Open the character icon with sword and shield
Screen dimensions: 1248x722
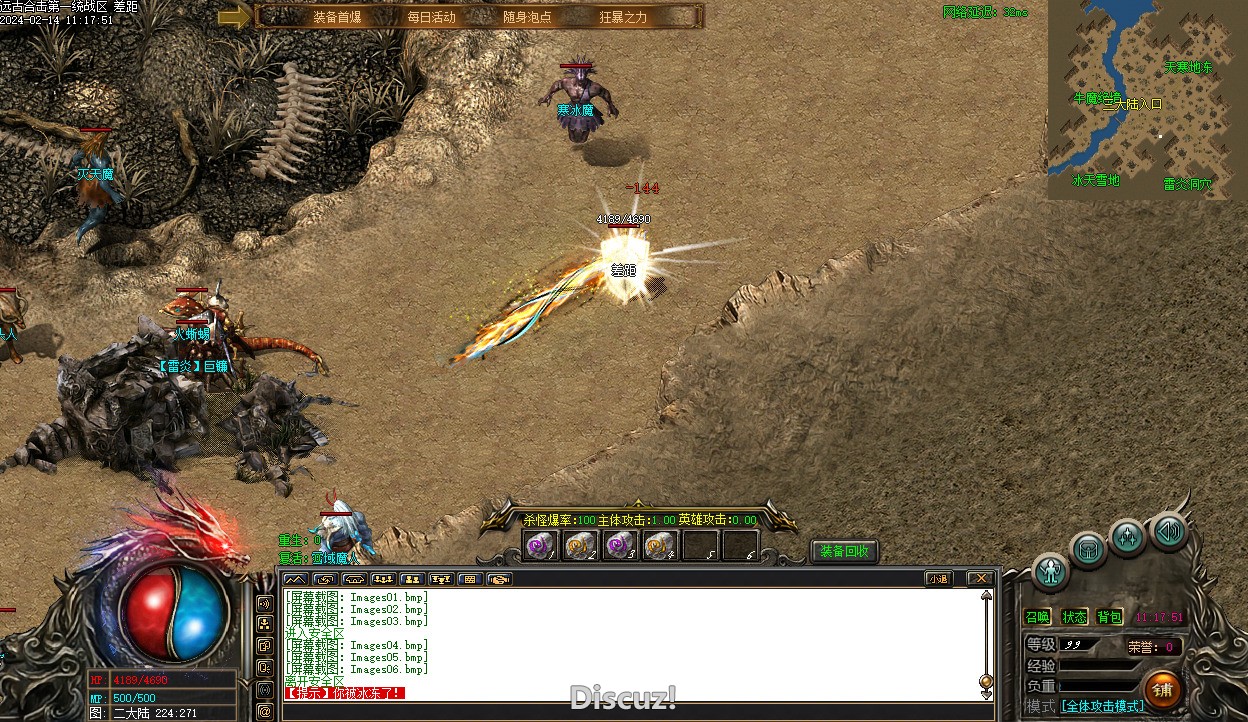[x=1050, y=571]
